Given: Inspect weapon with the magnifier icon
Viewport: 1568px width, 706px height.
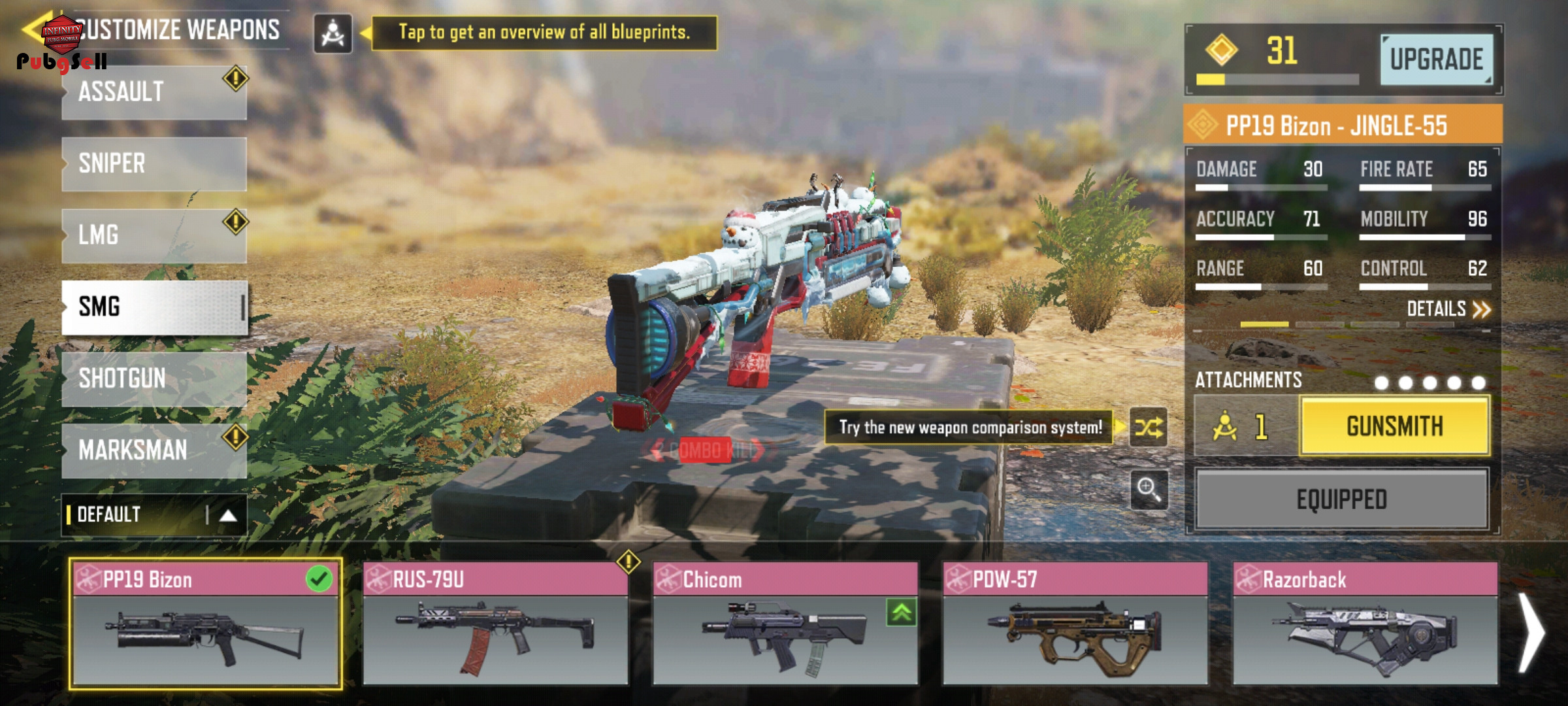Looking at the screenshot, I should pos(1148,488).
